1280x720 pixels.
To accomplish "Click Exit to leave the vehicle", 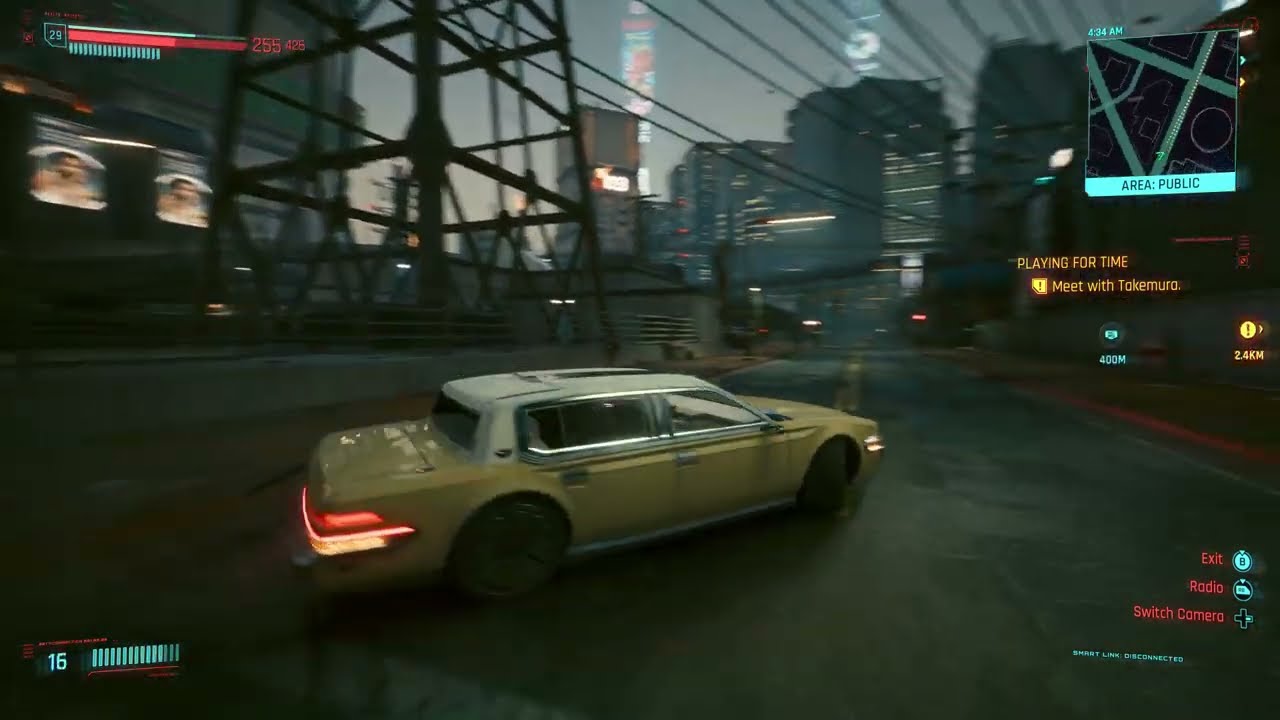I will (1212, 559).
